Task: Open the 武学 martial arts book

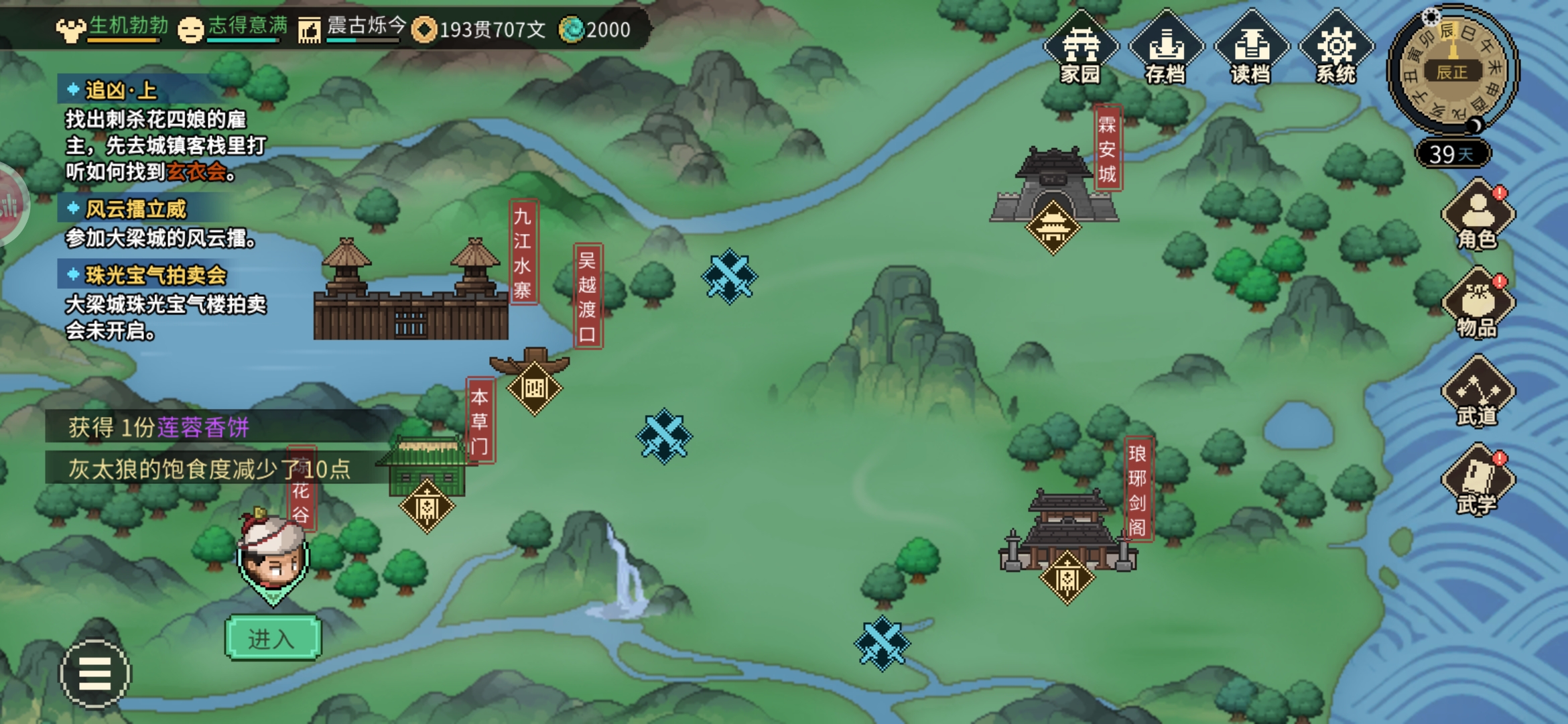Action: click(1478, 481)
